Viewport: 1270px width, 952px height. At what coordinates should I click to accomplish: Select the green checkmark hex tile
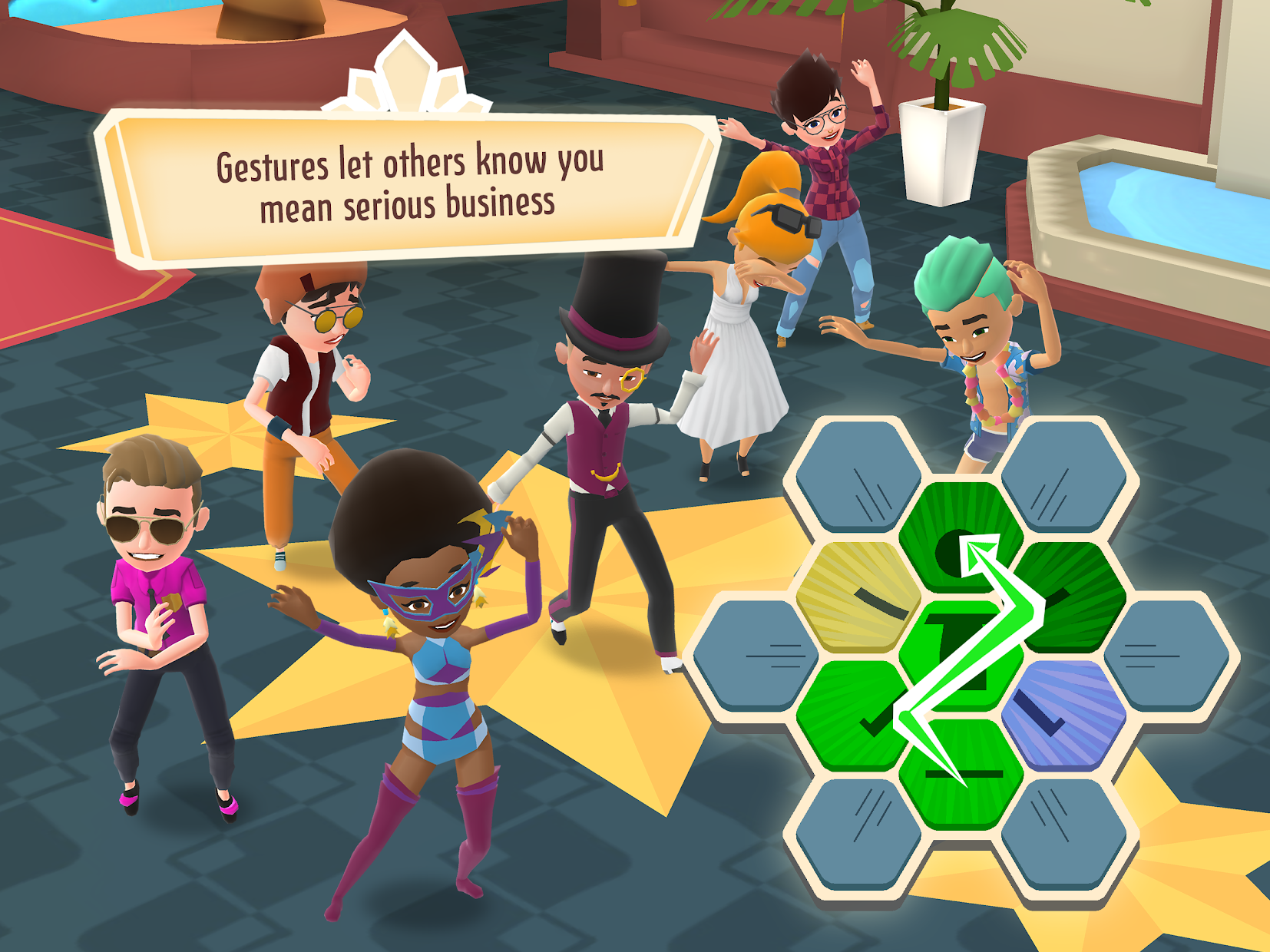click(x=854, y=714)
